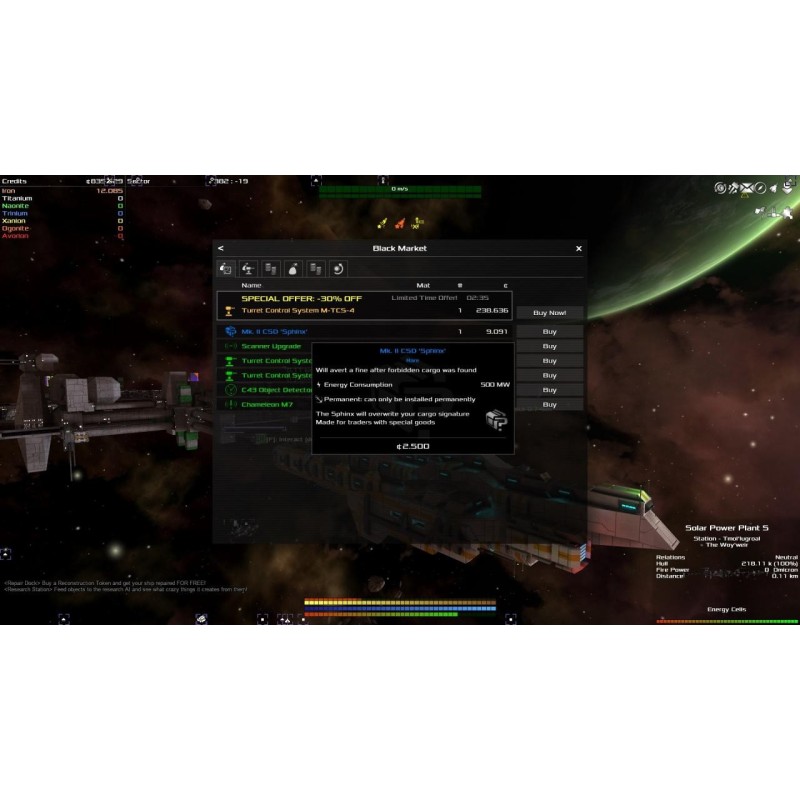Viewport: 800px width, 800px height.
Task: Open the compass map icon
Action: pos(760,187)
